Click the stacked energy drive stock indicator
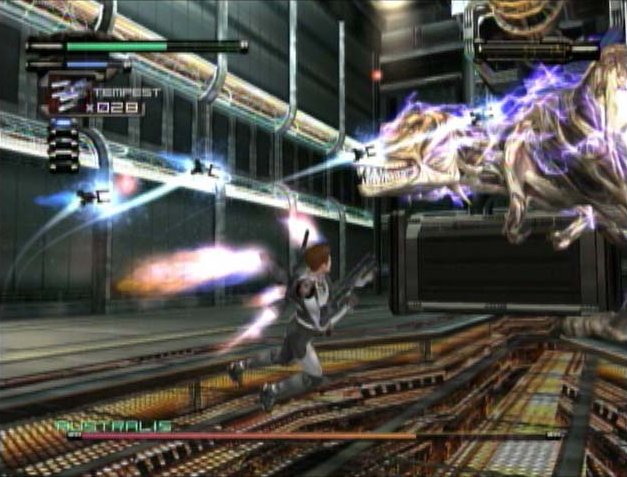Screen dimensions: 627x477 click(62, 146)
